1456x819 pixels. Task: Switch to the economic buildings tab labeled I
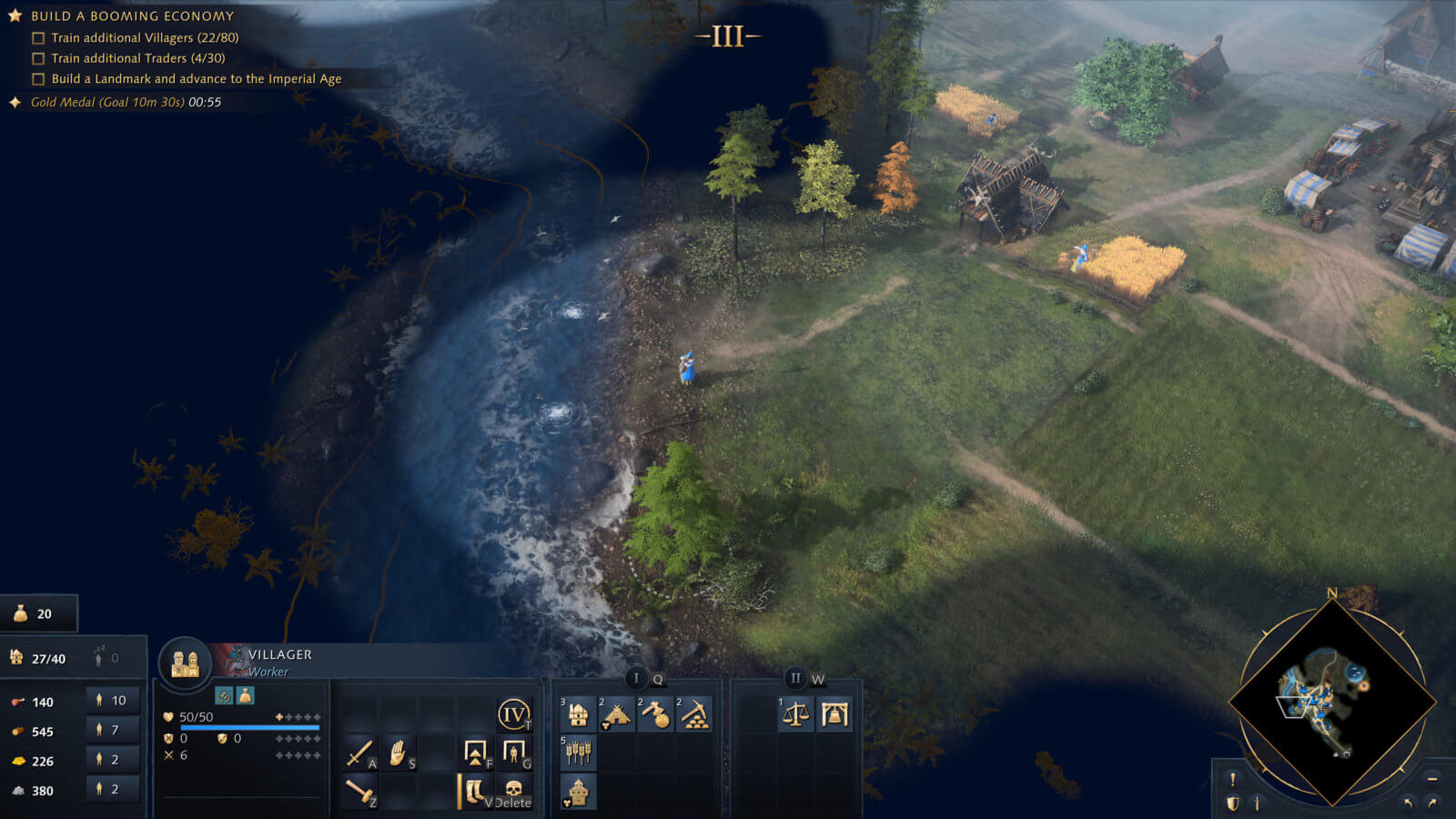[x=635, y=678]
